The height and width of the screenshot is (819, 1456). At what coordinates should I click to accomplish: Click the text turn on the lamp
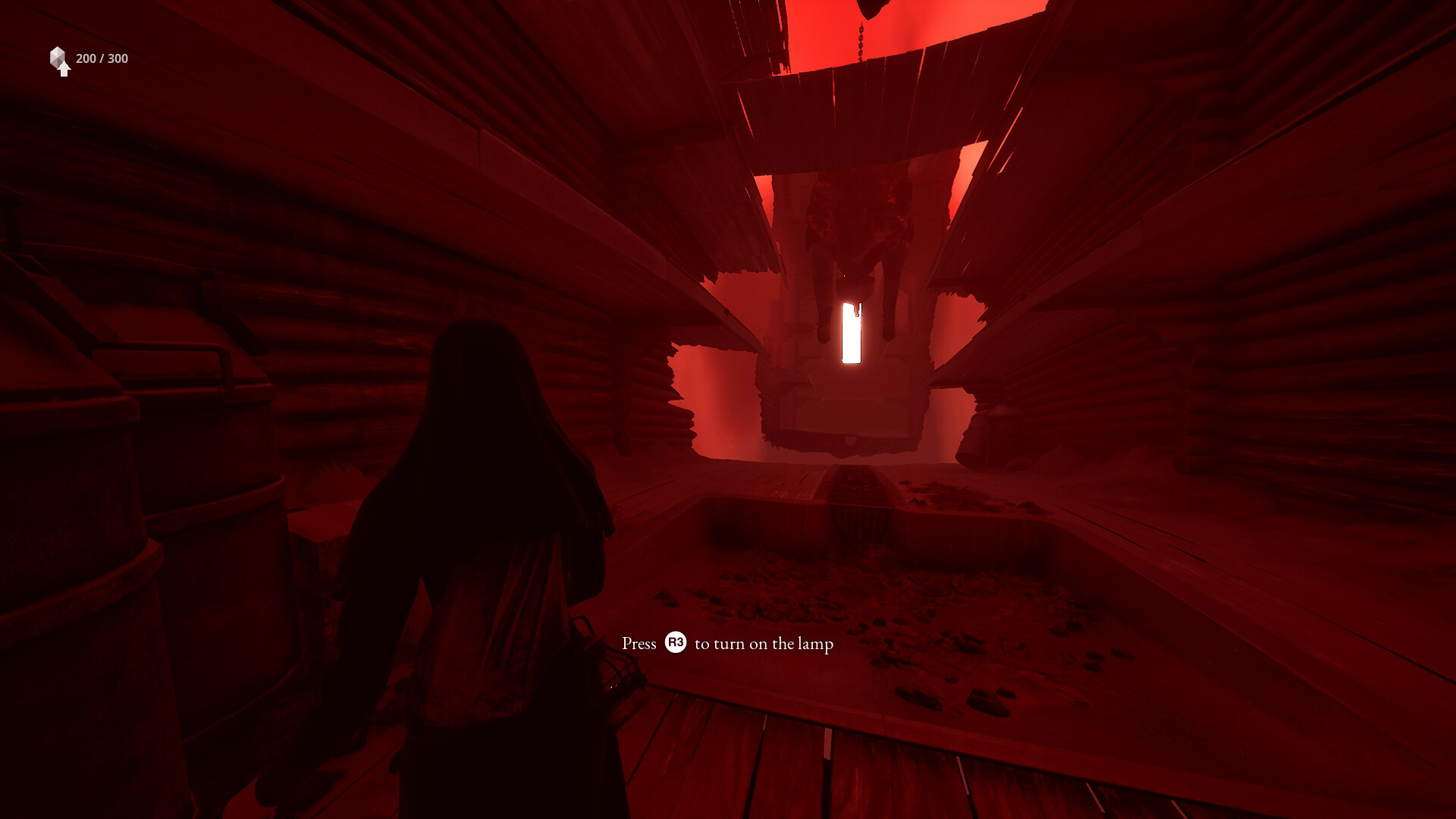point(766,643)
